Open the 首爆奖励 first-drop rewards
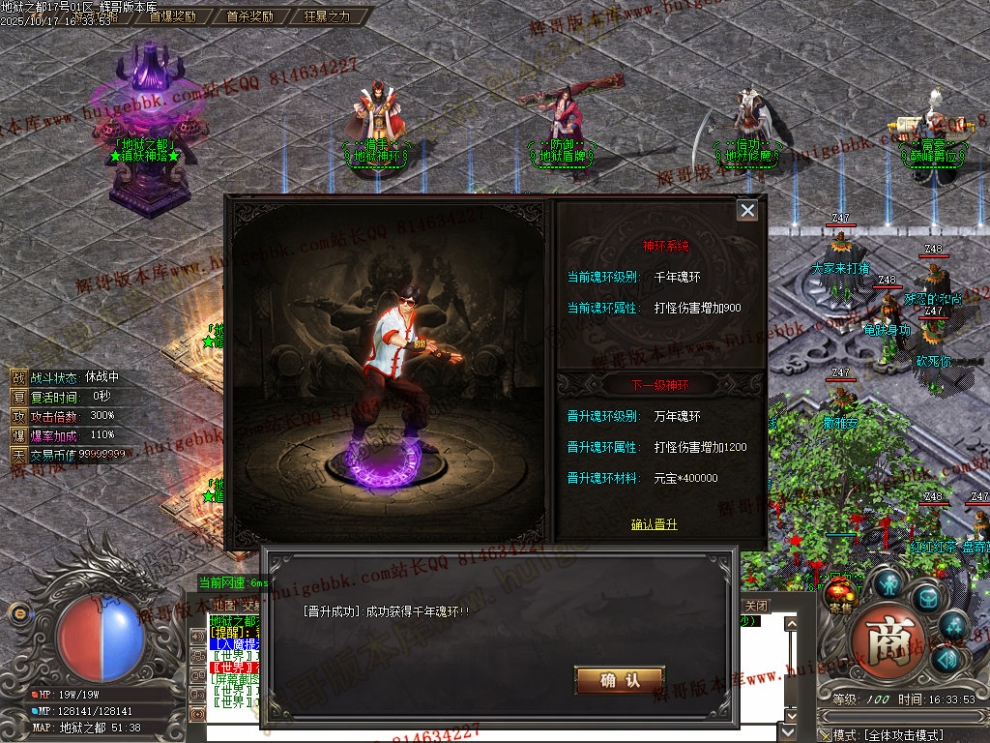The width and height of the screenshot is (990, 743). click(171, 16)
